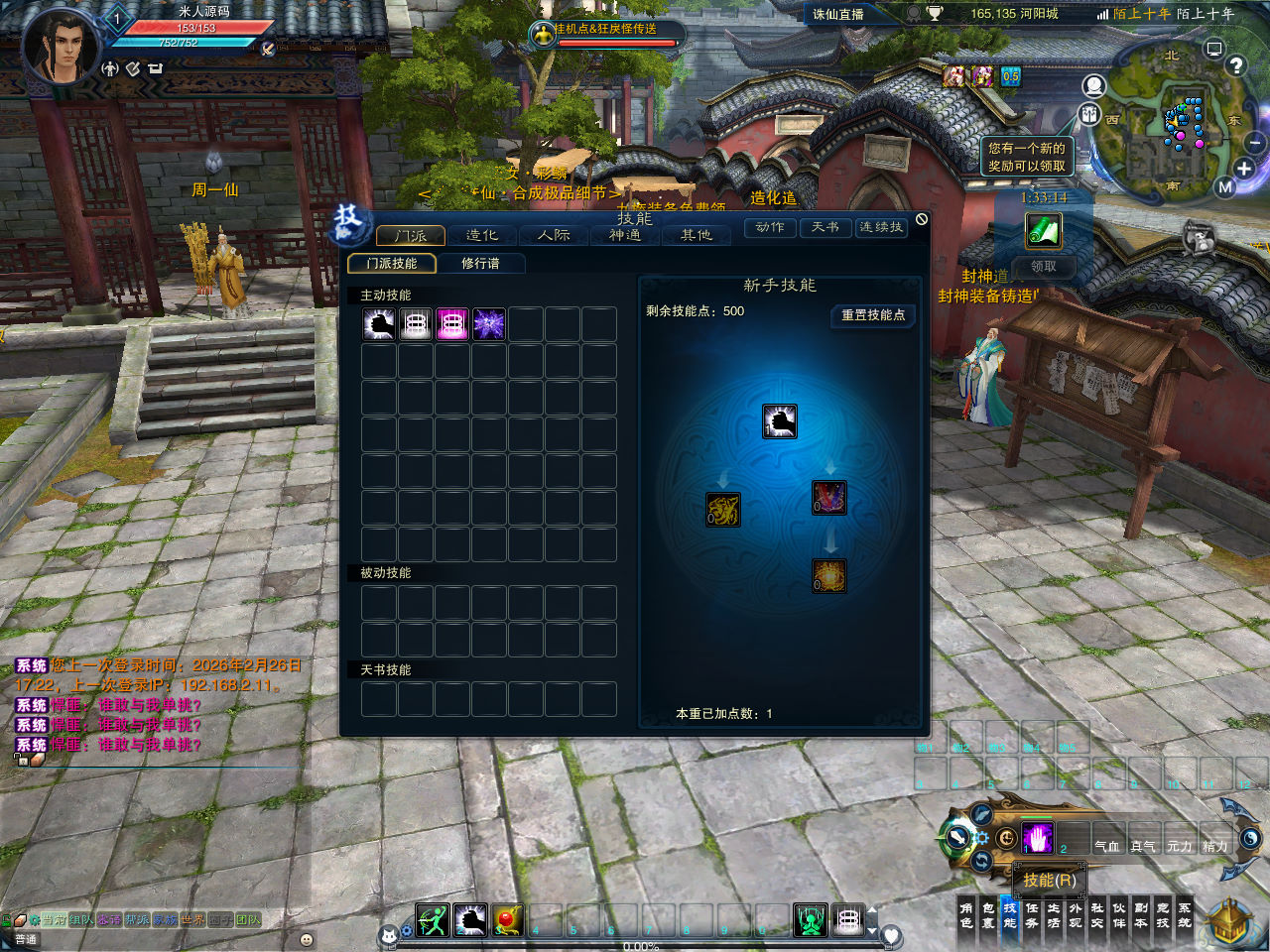Click the 动作 button
This screenshot has height=952, width=1270.
click(x=770, y=228)
